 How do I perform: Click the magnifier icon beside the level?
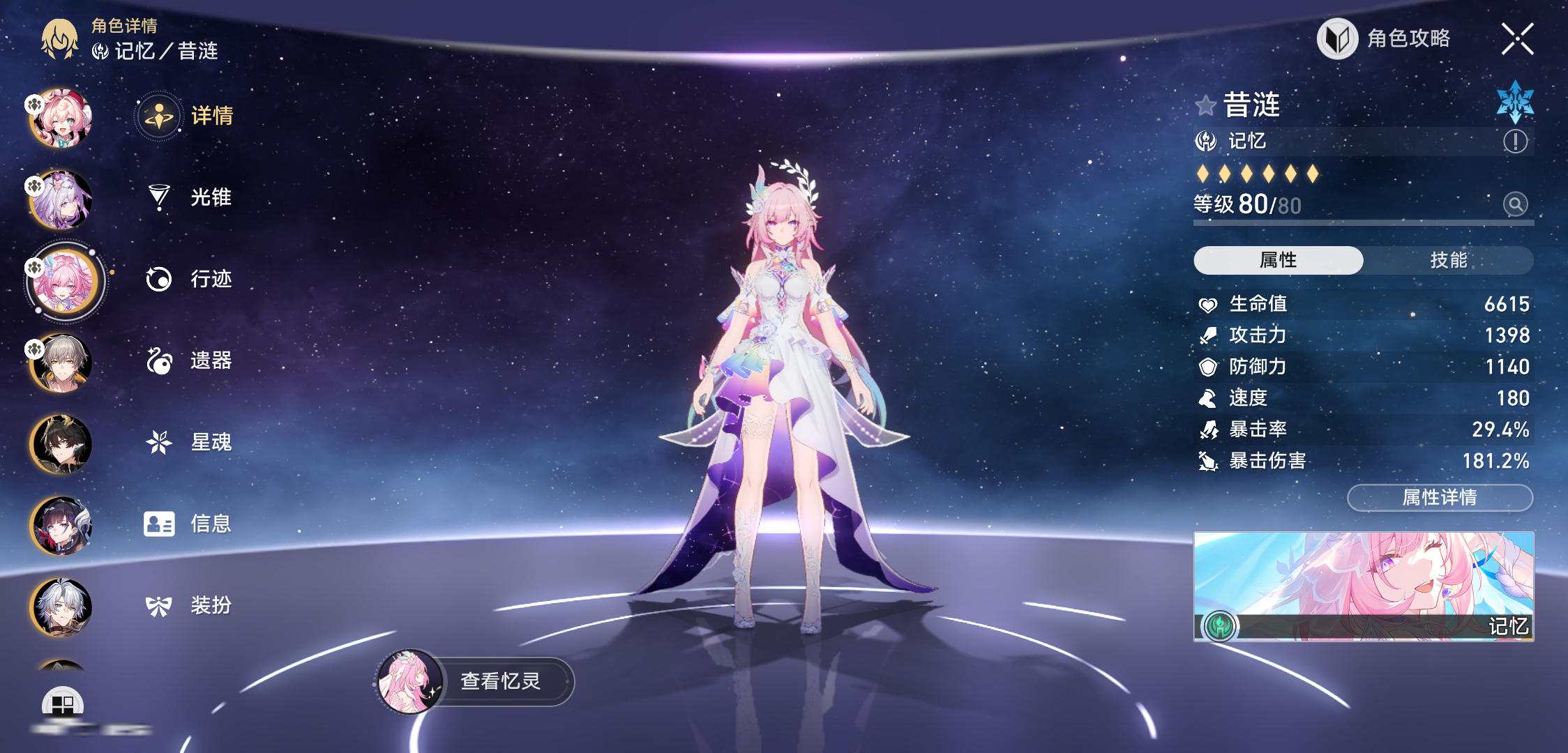1515,204
